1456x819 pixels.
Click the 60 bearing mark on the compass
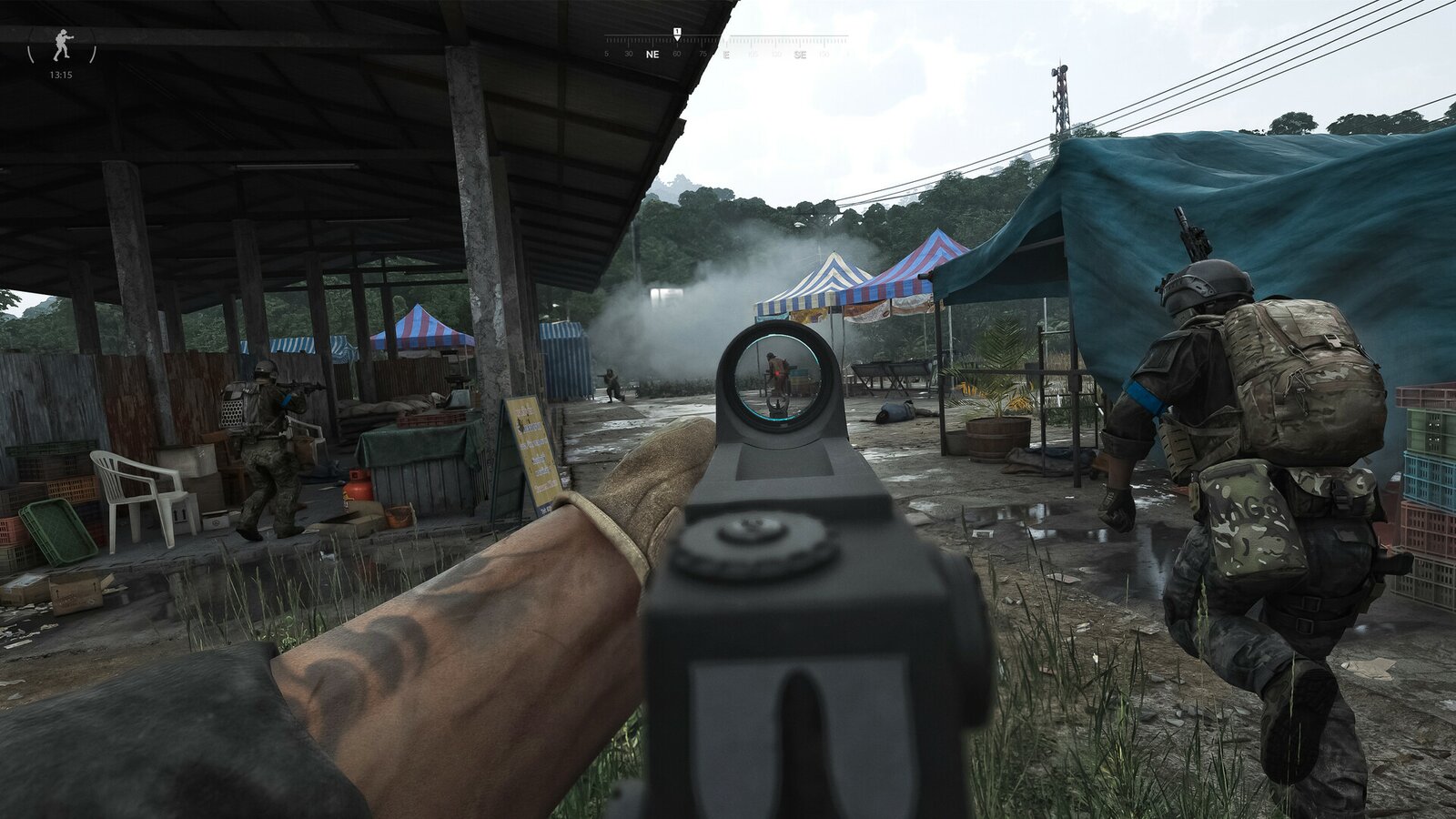tap(677, 54)
